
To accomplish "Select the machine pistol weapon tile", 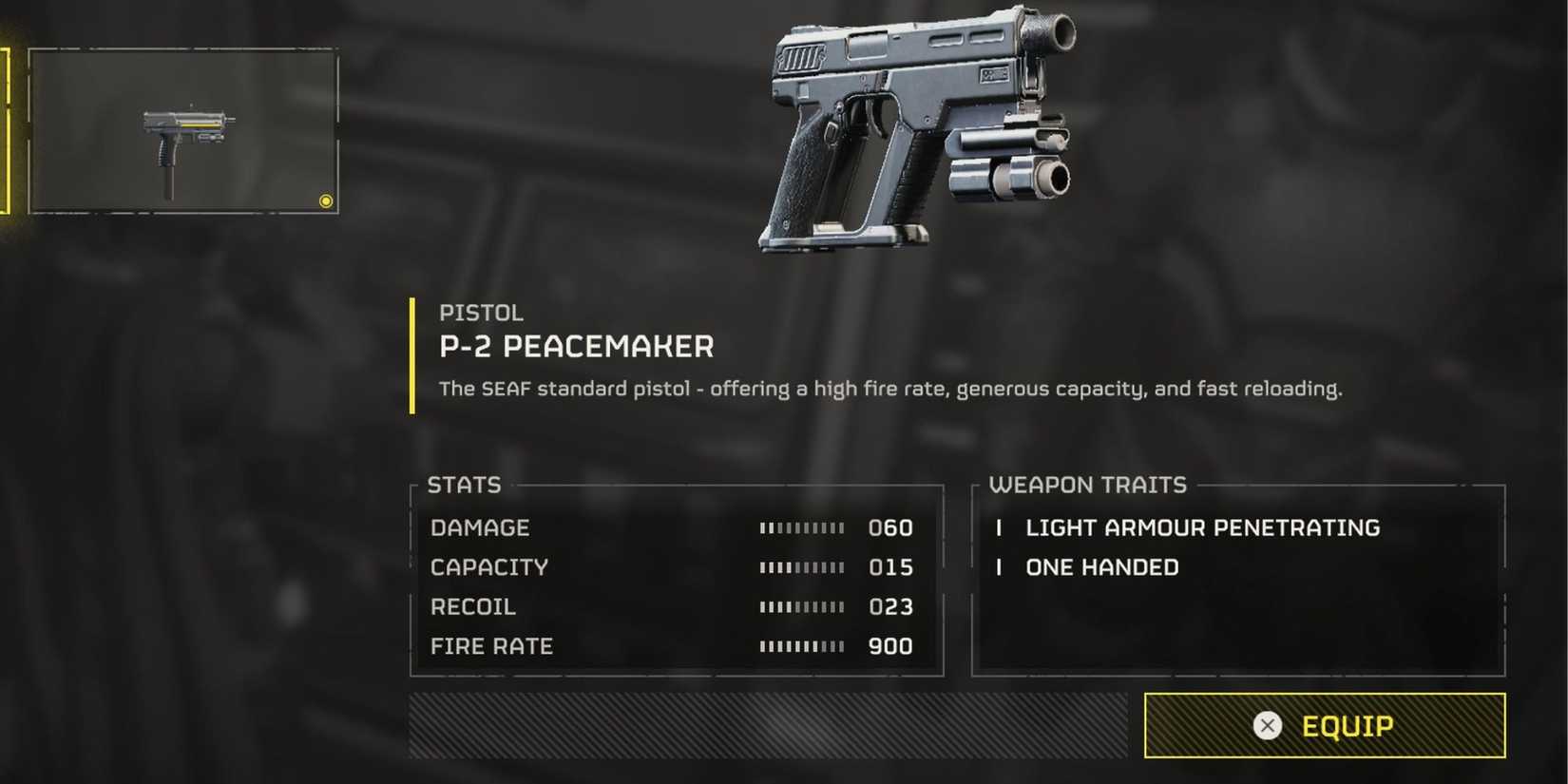I will point(183,132).
